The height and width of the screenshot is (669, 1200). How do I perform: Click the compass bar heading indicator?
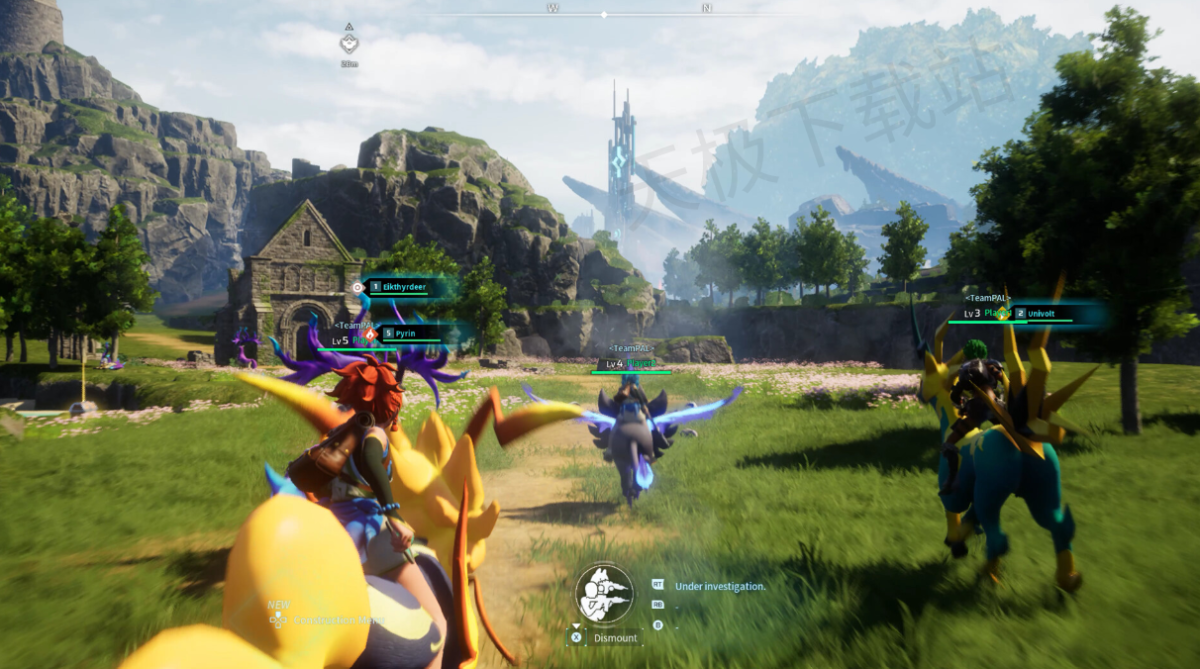click(x=603, y=14)
